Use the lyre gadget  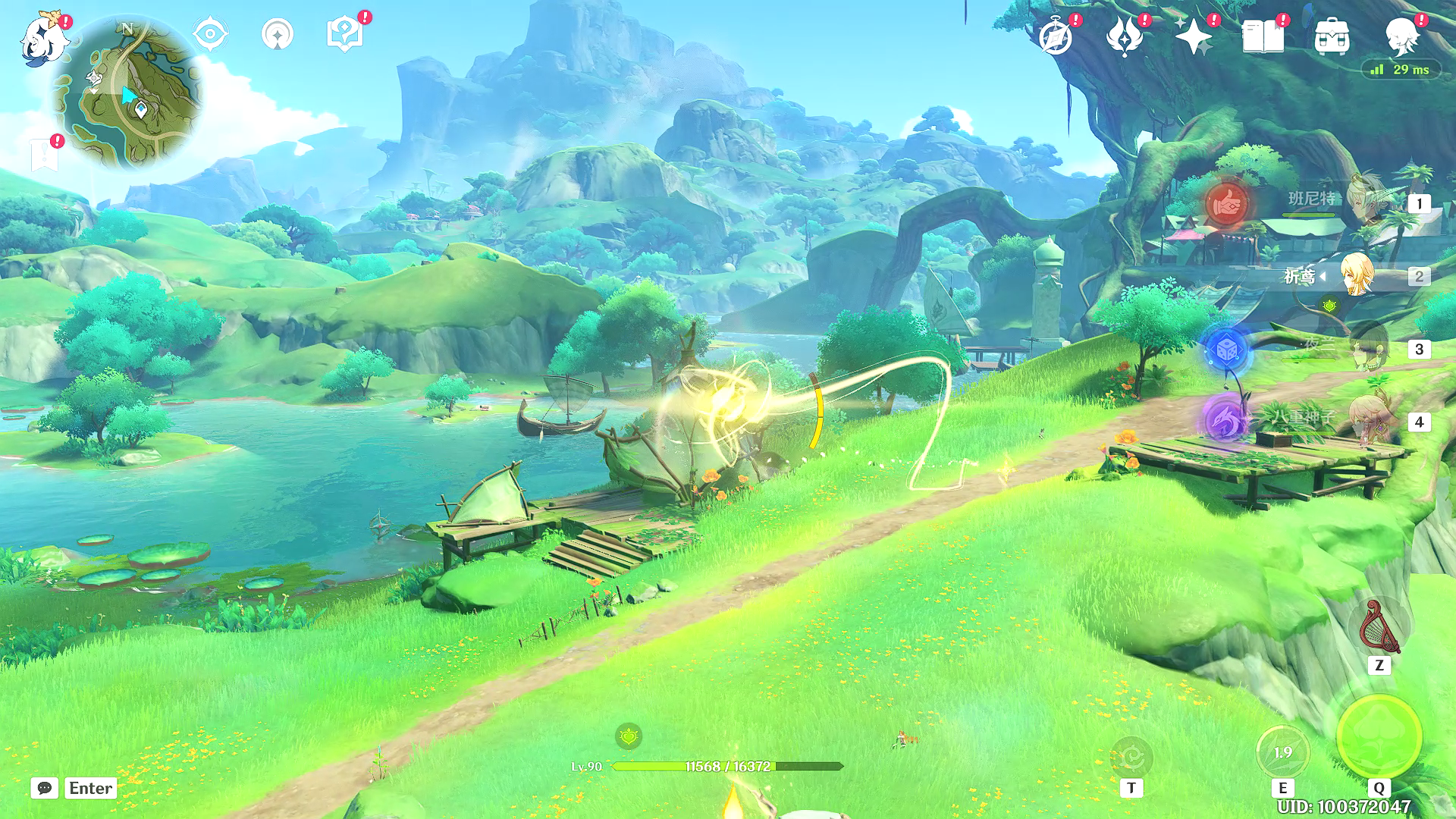point(1379,628)
